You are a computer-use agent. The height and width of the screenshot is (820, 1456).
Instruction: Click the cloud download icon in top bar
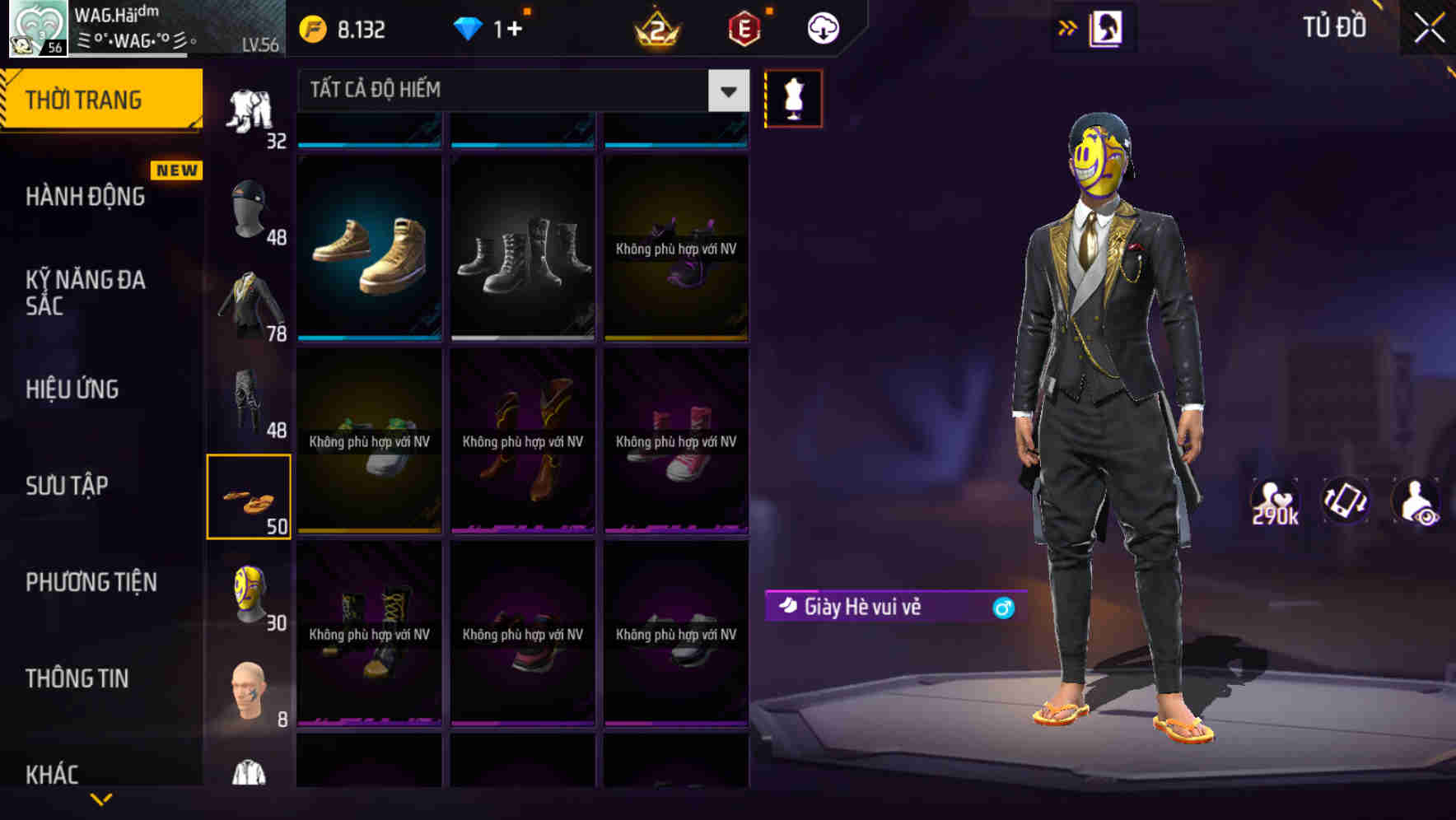coord(822,27)
